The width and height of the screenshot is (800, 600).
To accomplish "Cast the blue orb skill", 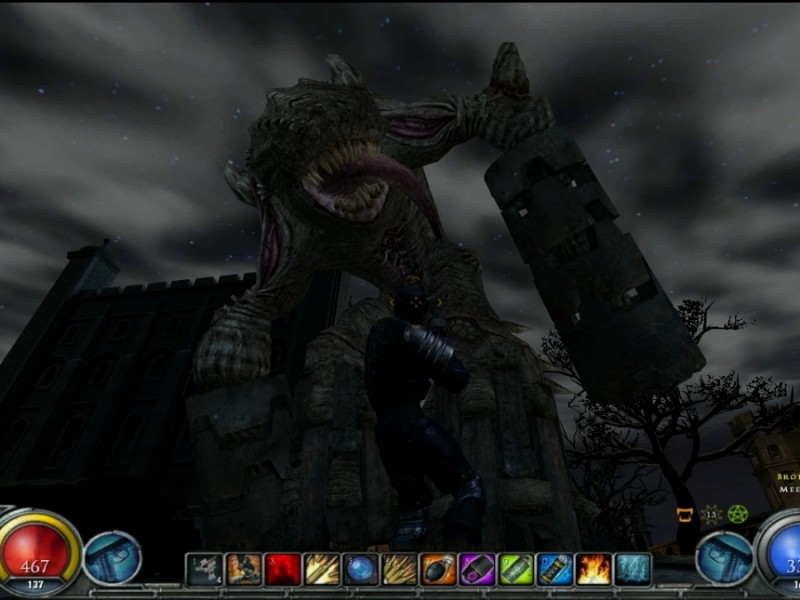I will (360, 569).
